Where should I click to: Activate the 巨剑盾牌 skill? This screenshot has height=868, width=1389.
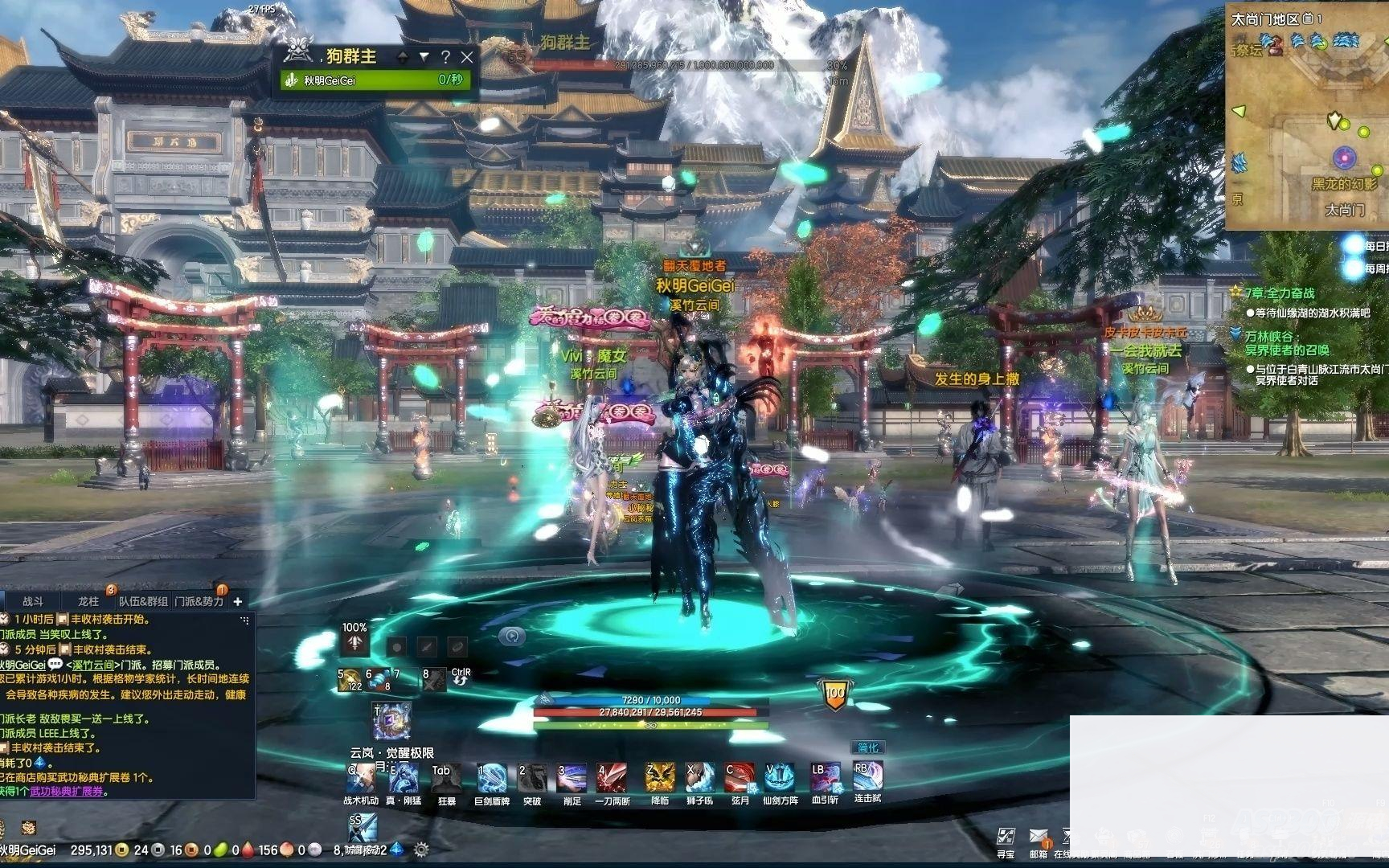[491, 778]
